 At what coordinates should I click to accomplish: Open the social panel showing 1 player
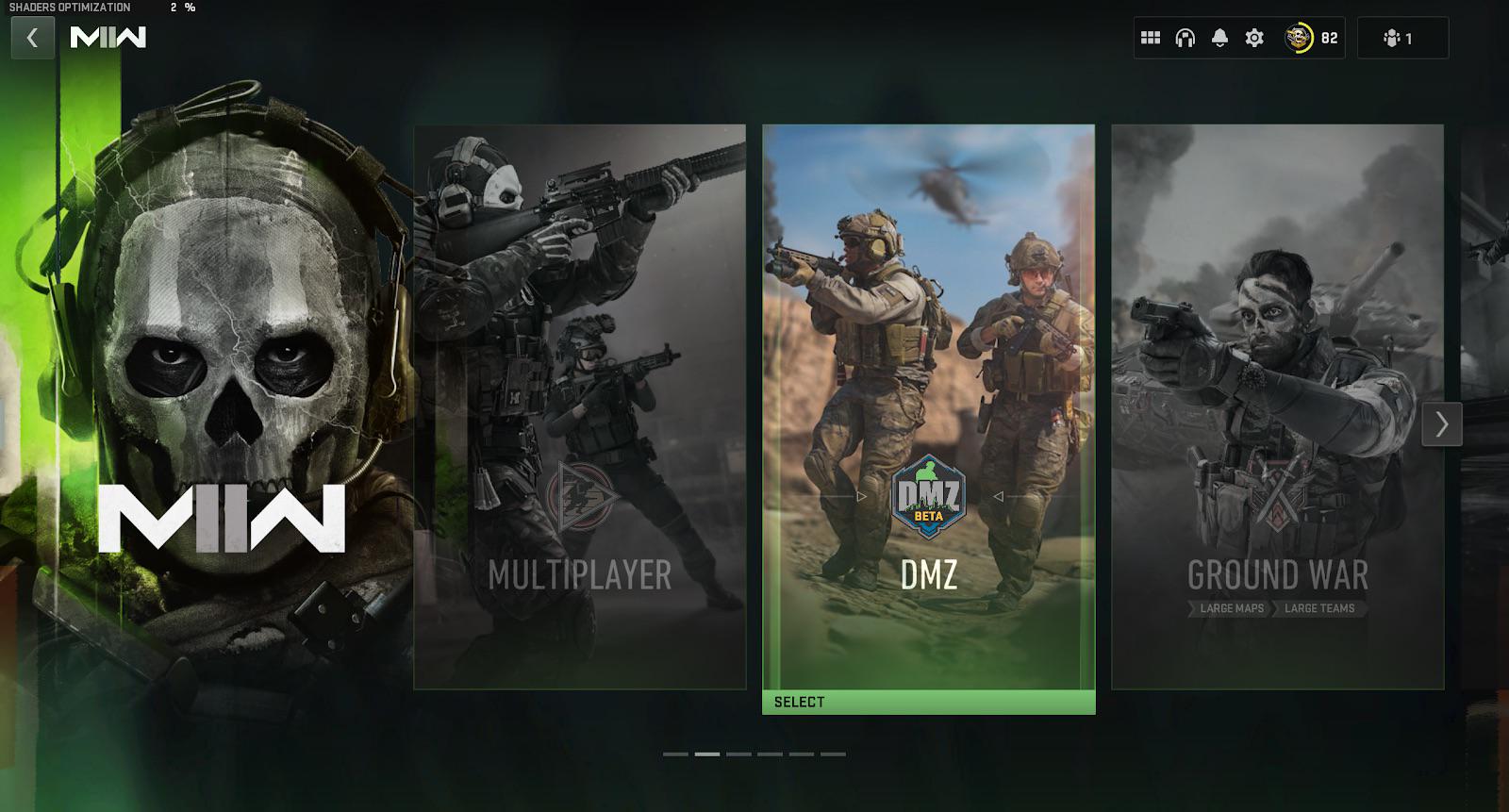tap(1402, 38)
